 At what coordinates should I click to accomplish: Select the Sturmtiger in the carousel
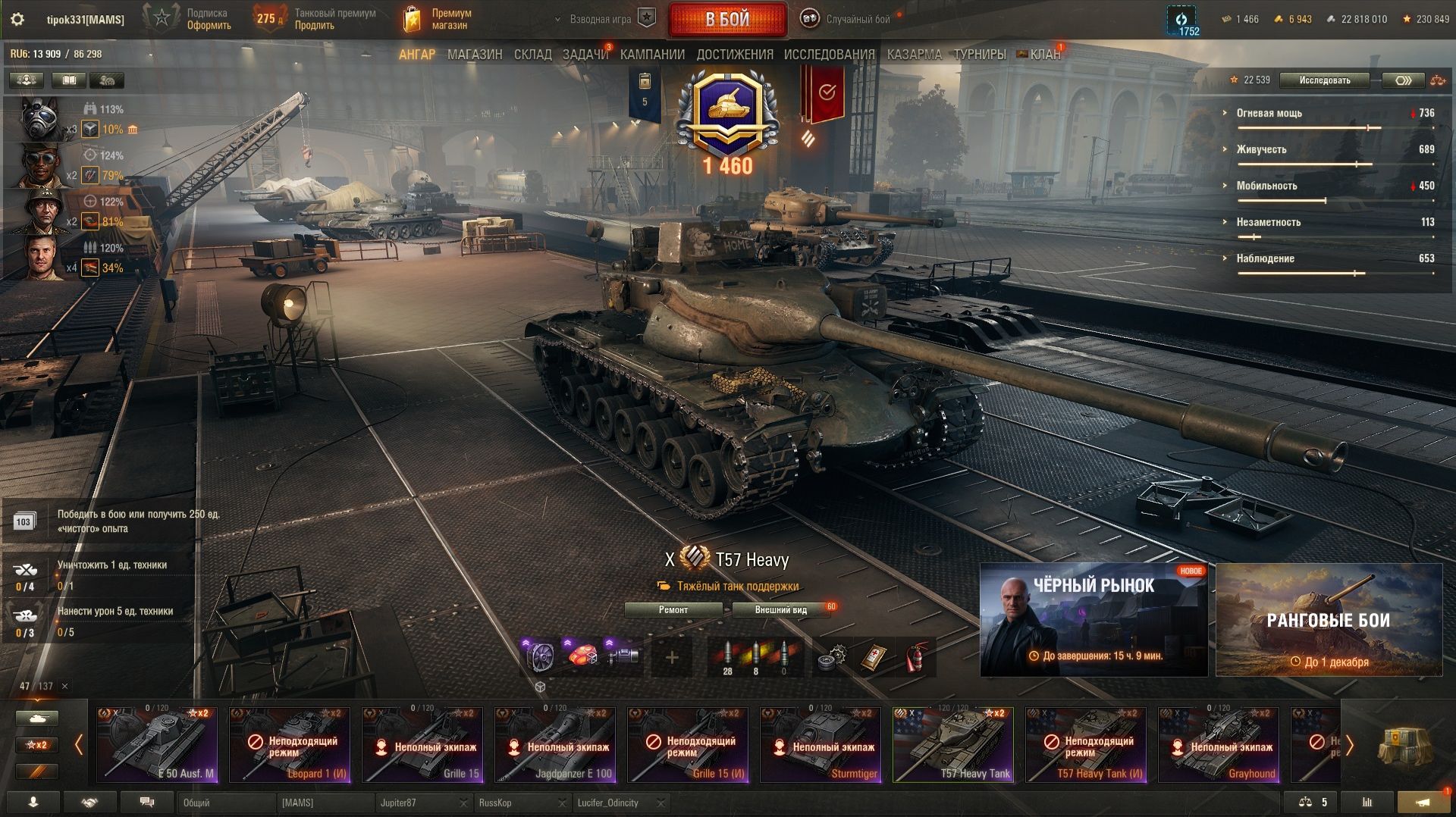click(821, 744)
